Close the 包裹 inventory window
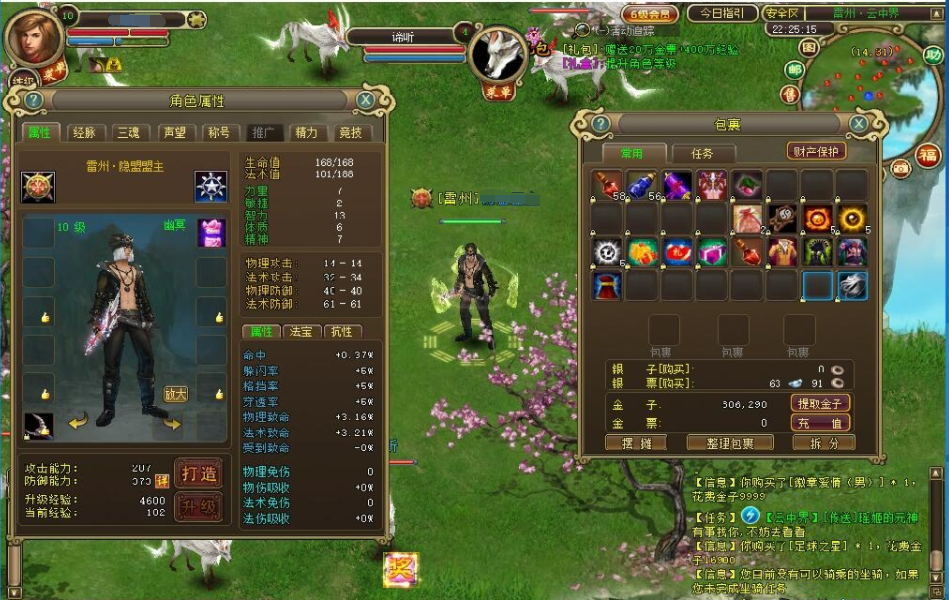 click(857, 124)
